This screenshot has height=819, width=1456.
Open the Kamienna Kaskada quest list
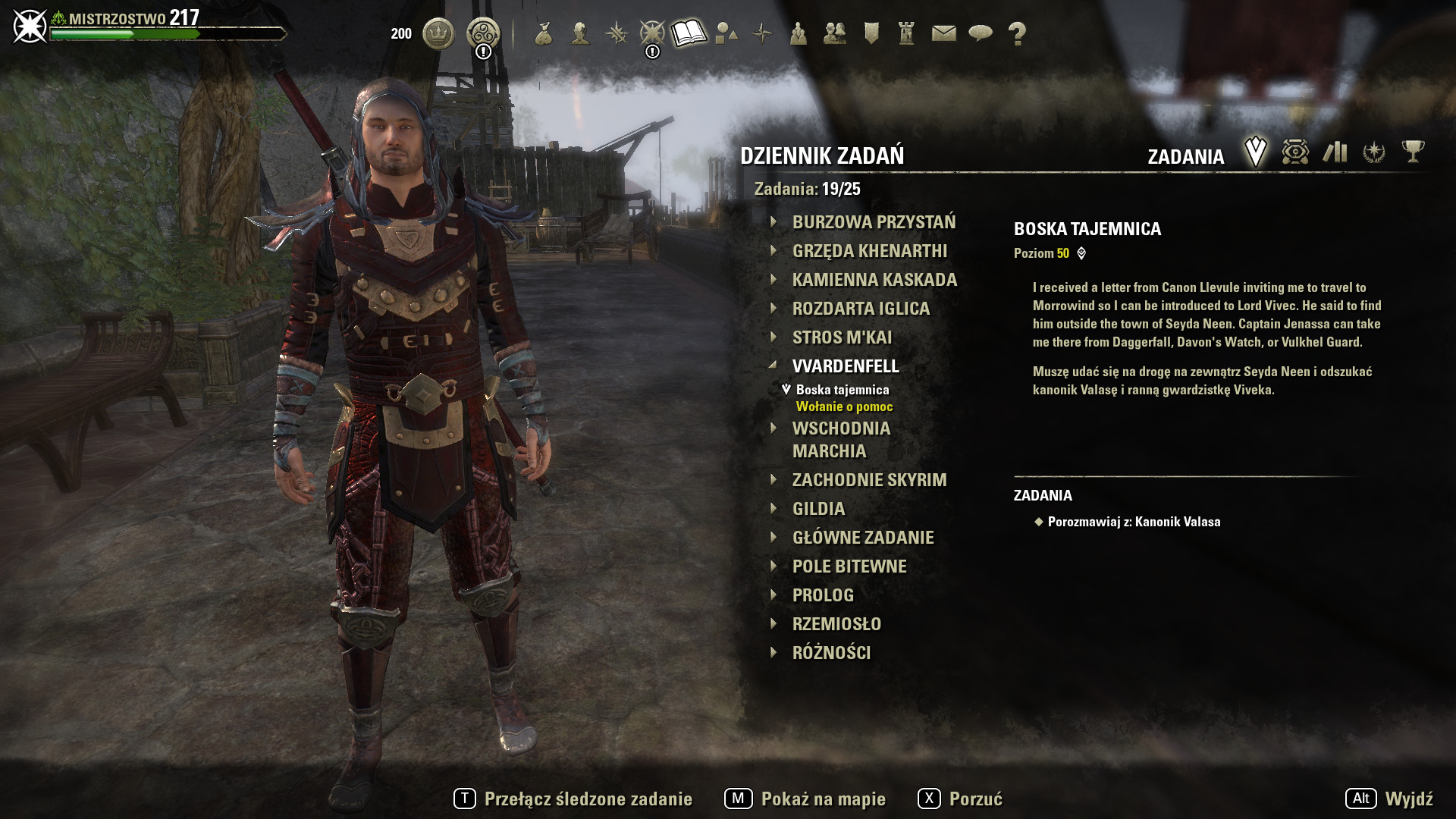coord(874,280)
